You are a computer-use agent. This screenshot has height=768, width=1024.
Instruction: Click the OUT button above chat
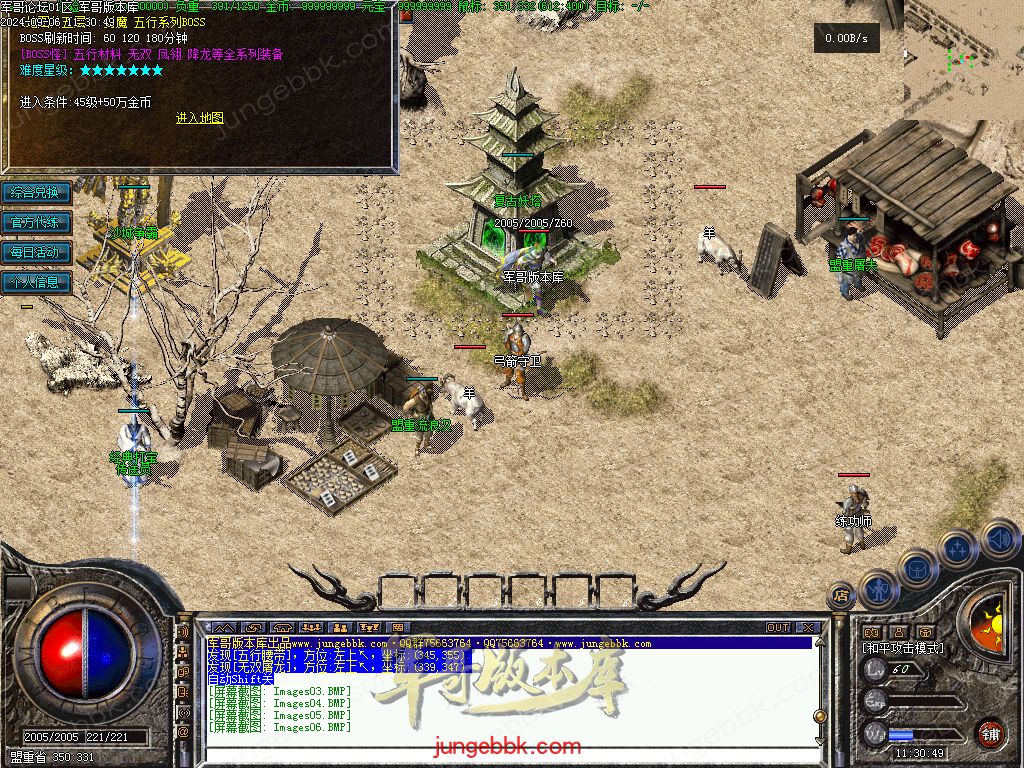click(778, 628)
